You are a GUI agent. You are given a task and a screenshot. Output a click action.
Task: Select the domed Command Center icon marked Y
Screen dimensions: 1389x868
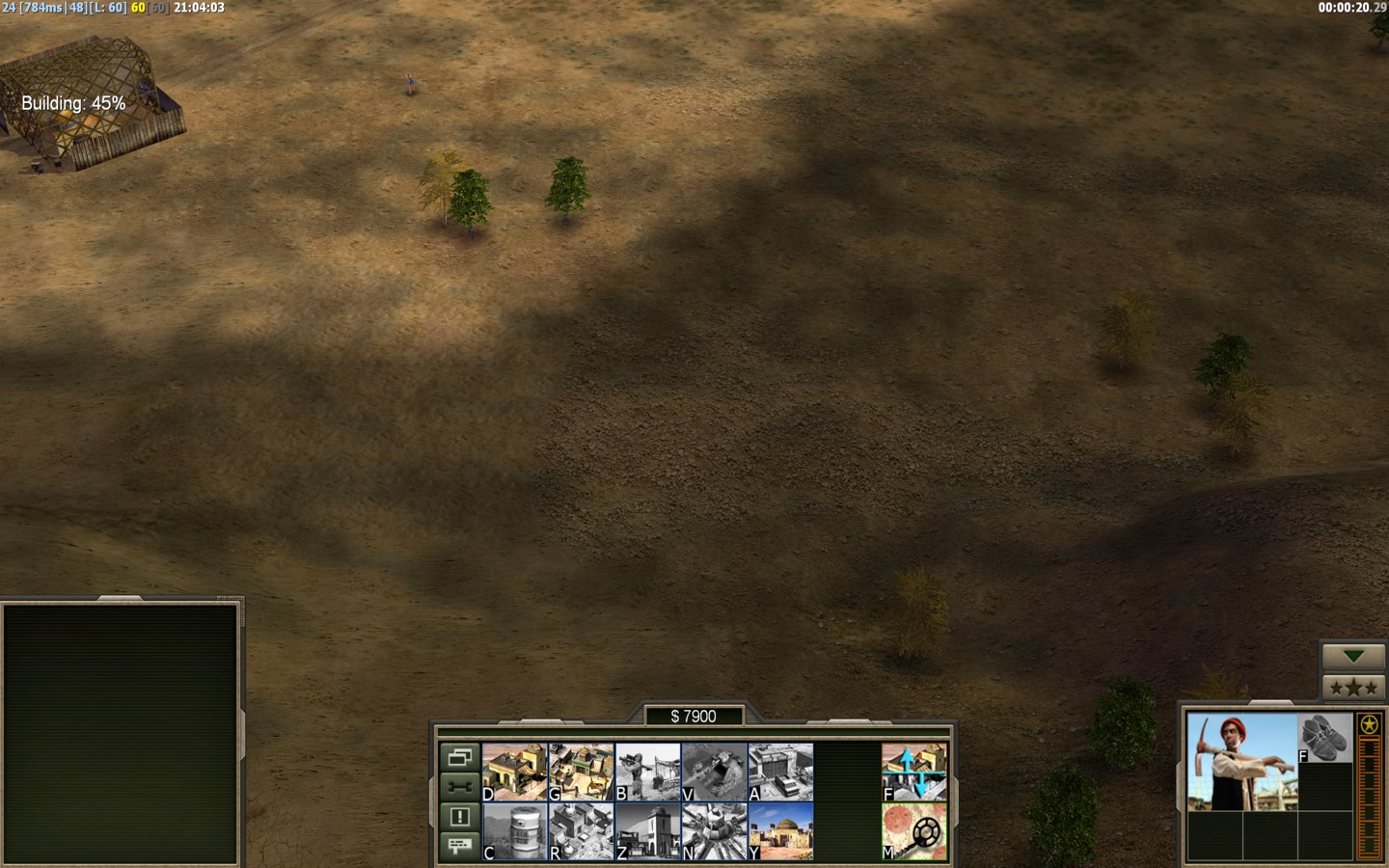tap(781, 831)
